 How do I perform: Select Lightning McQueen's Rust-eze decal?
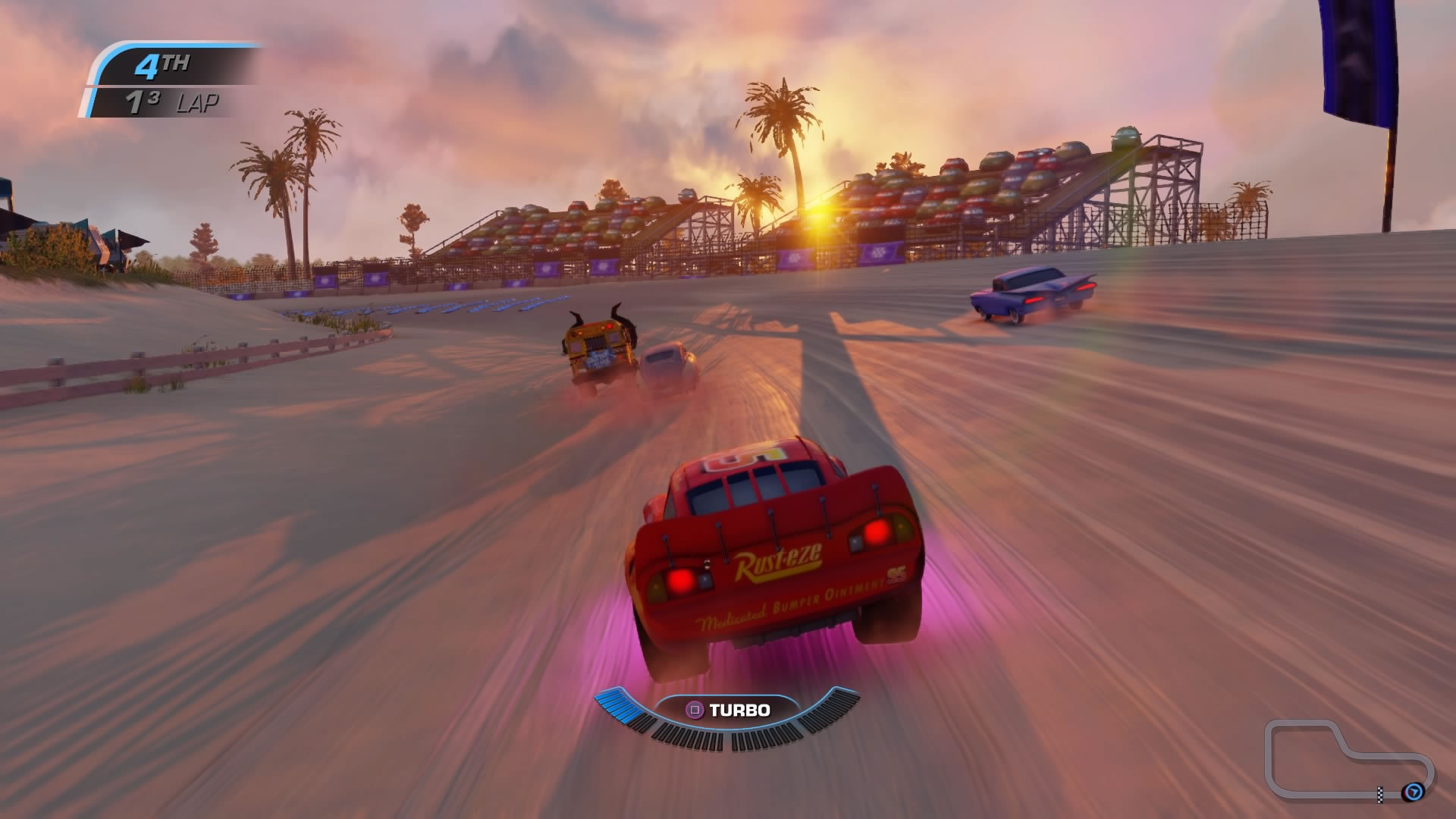[777, 564]
